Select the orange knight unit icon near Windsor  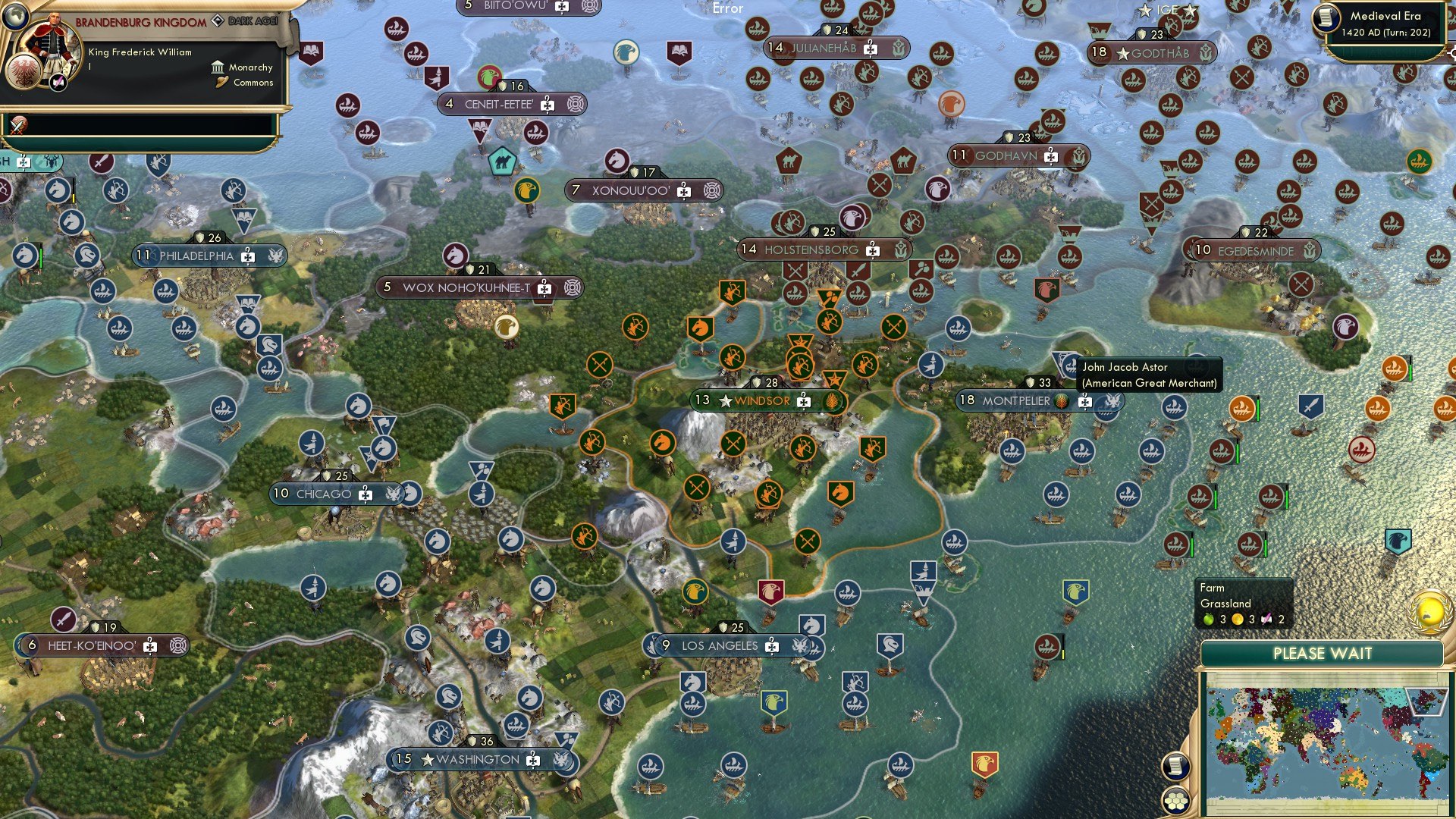pos(661,444)
